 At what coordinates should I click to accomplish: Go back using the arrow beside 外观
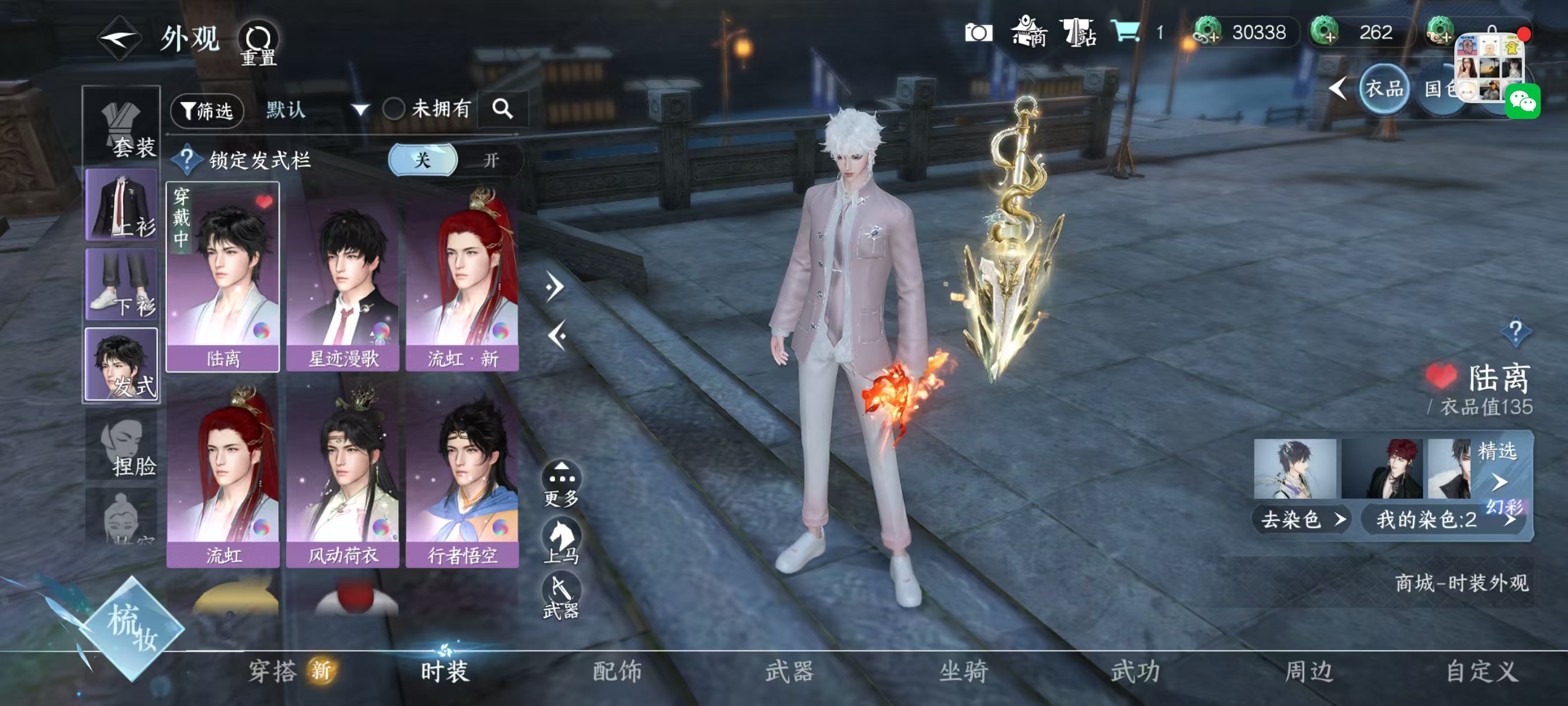click(119, 39)
